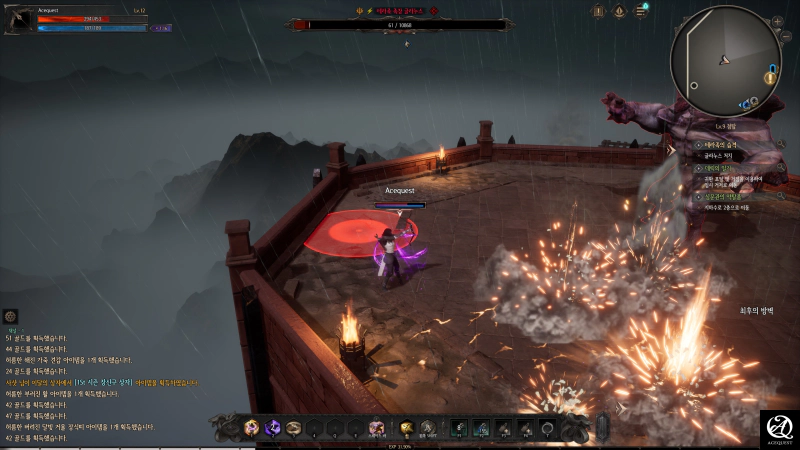
Task: Open the alert icon with exclamation mark
Action: pos(598,11)
